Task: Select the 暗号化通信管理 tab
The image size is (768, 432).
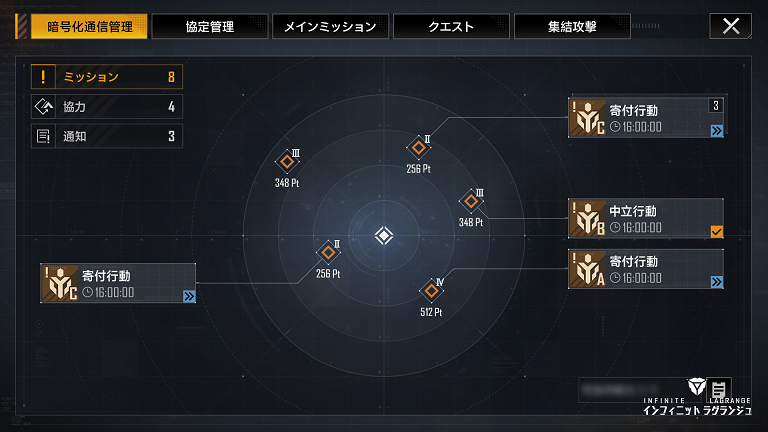Action: click(x=89, y=26)
